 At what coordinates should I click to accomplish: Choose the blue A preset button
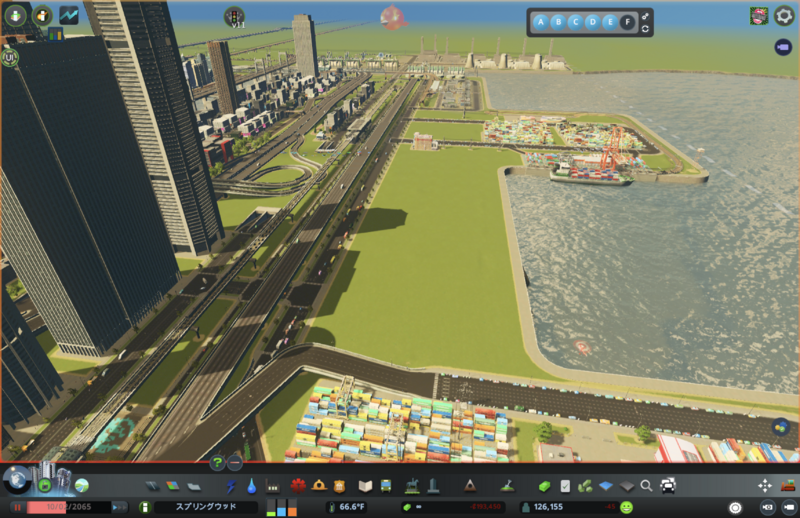tap(541, 21)
